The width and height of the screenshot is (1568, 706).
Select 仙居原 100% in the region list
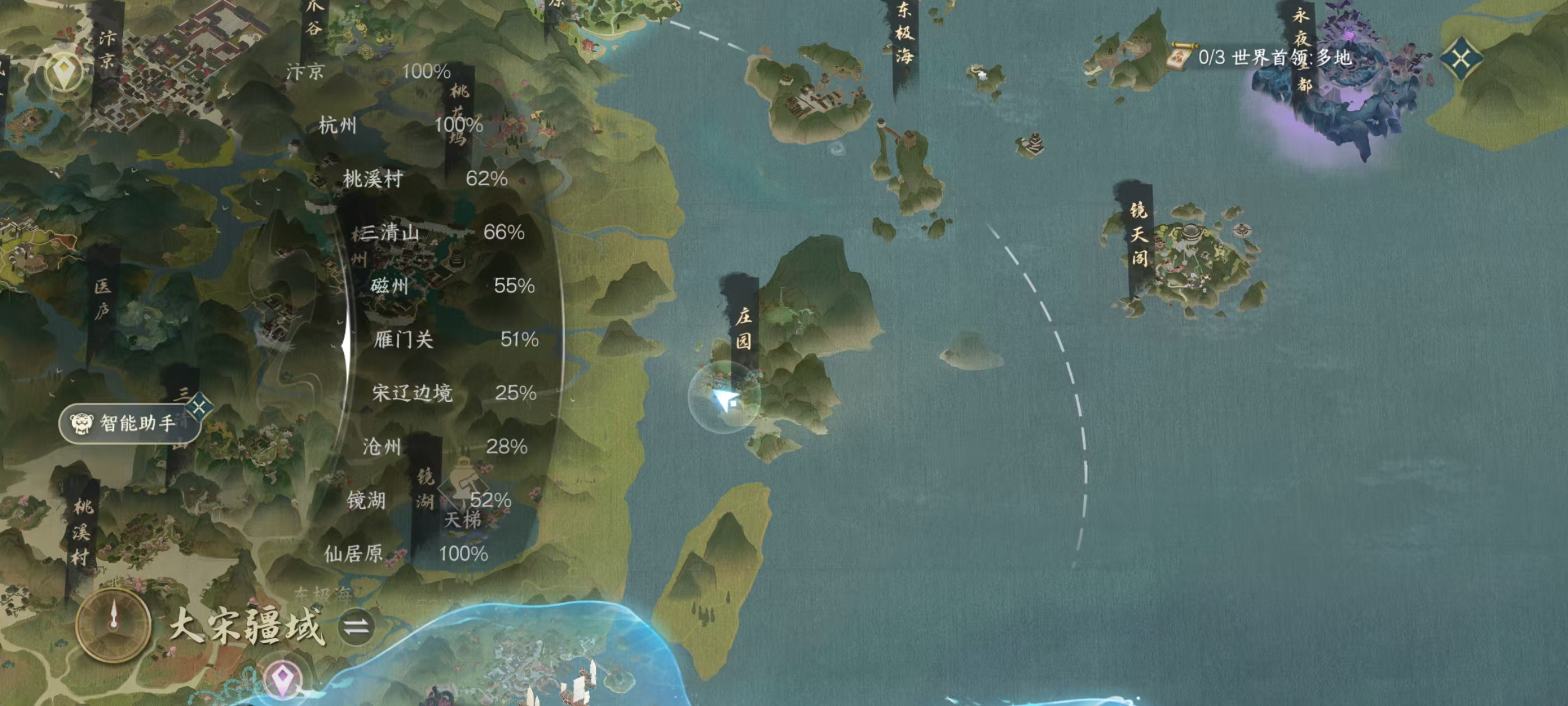click(x=405, y=554)
